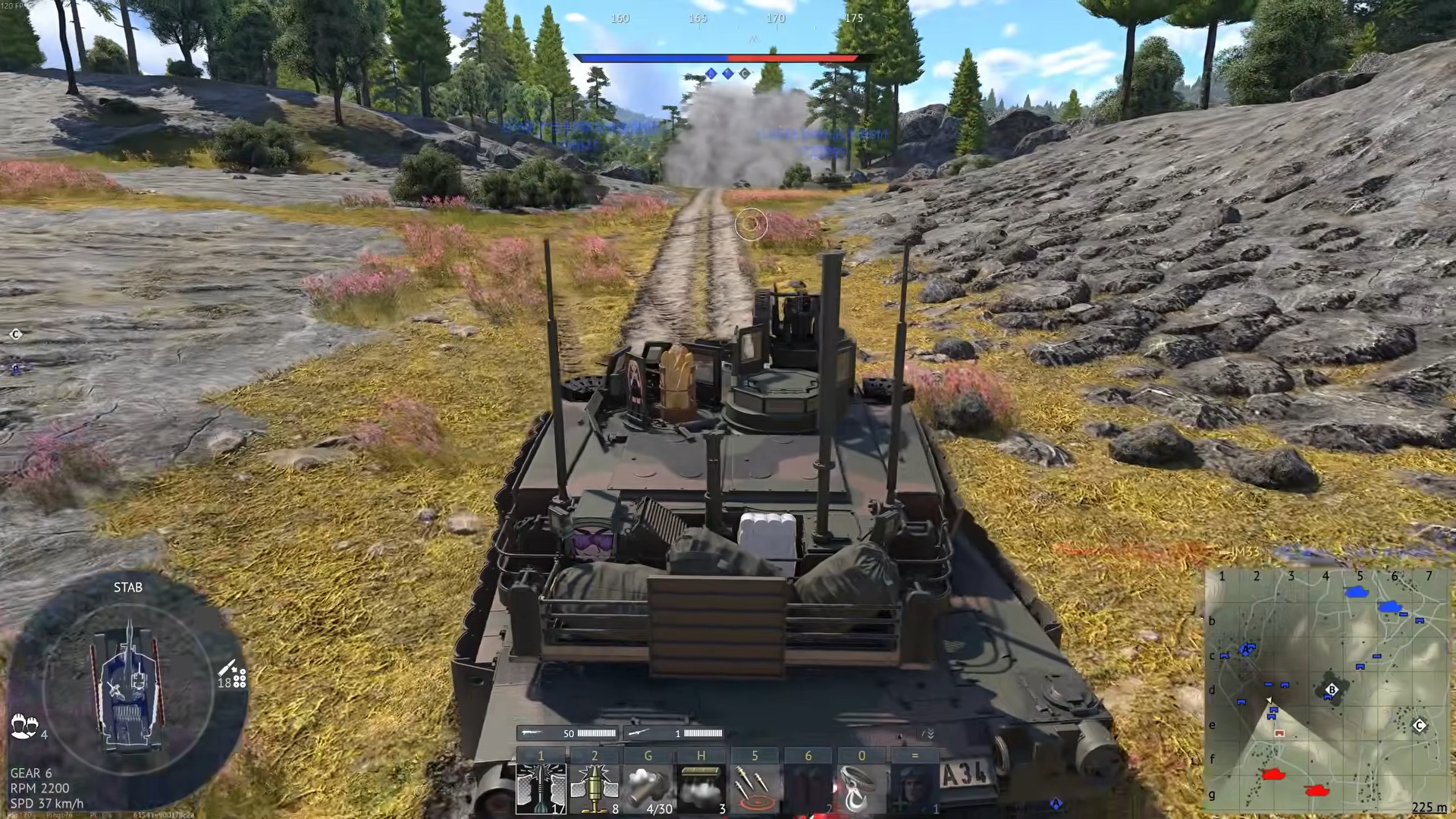Click the GEAR 6 readout
This screenshot has width=1456, height=819.
click(33, 773)
